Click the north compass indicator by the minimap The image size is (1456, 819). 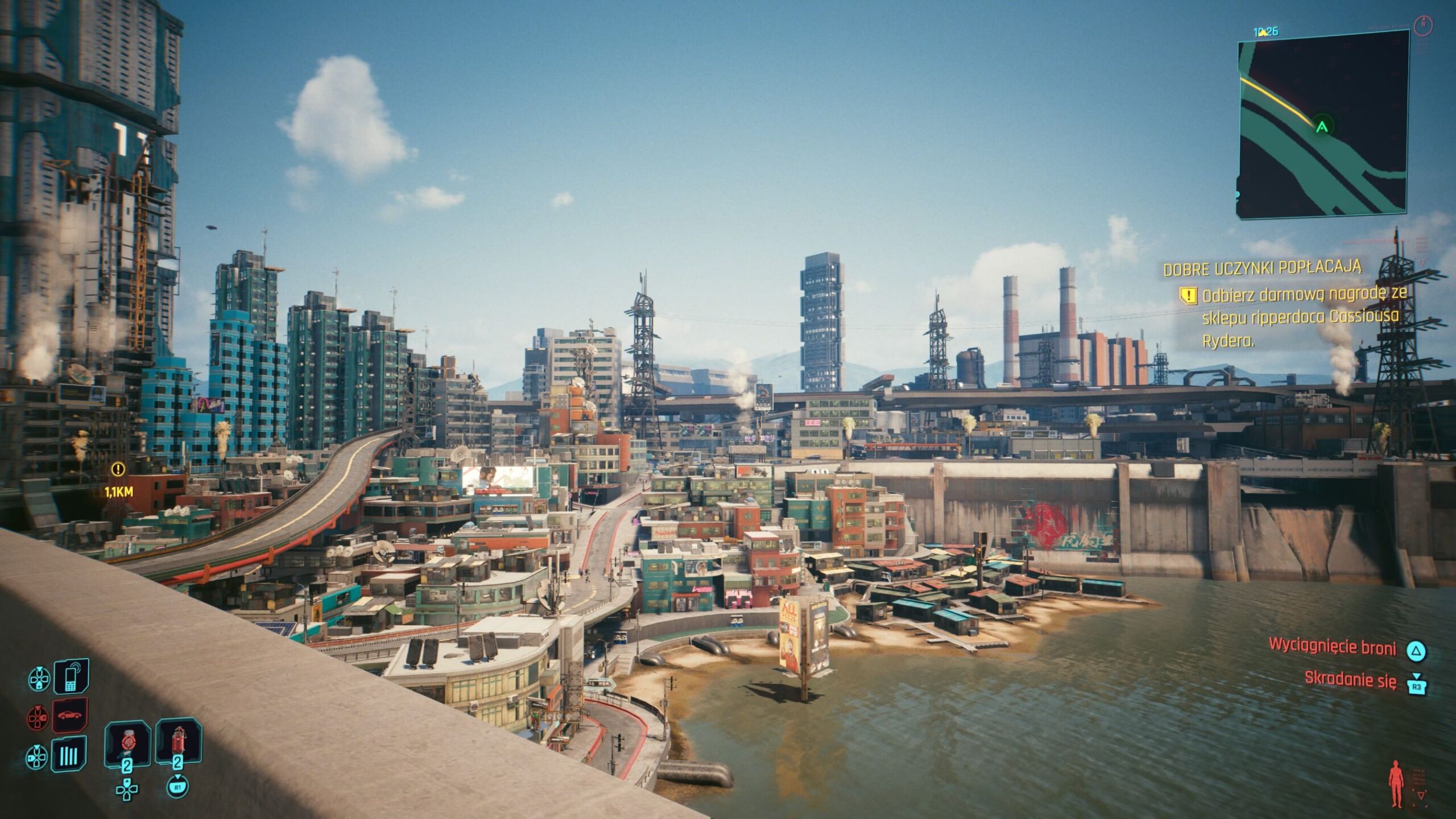point(1422,24)
